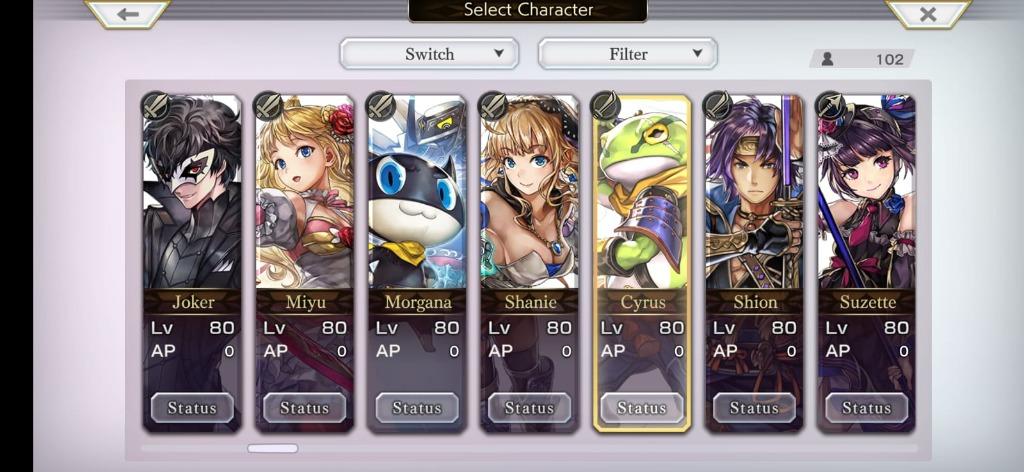Screen dimensions: 1024x472
Task: Select Shanie's character portrait
Action: 529,200
